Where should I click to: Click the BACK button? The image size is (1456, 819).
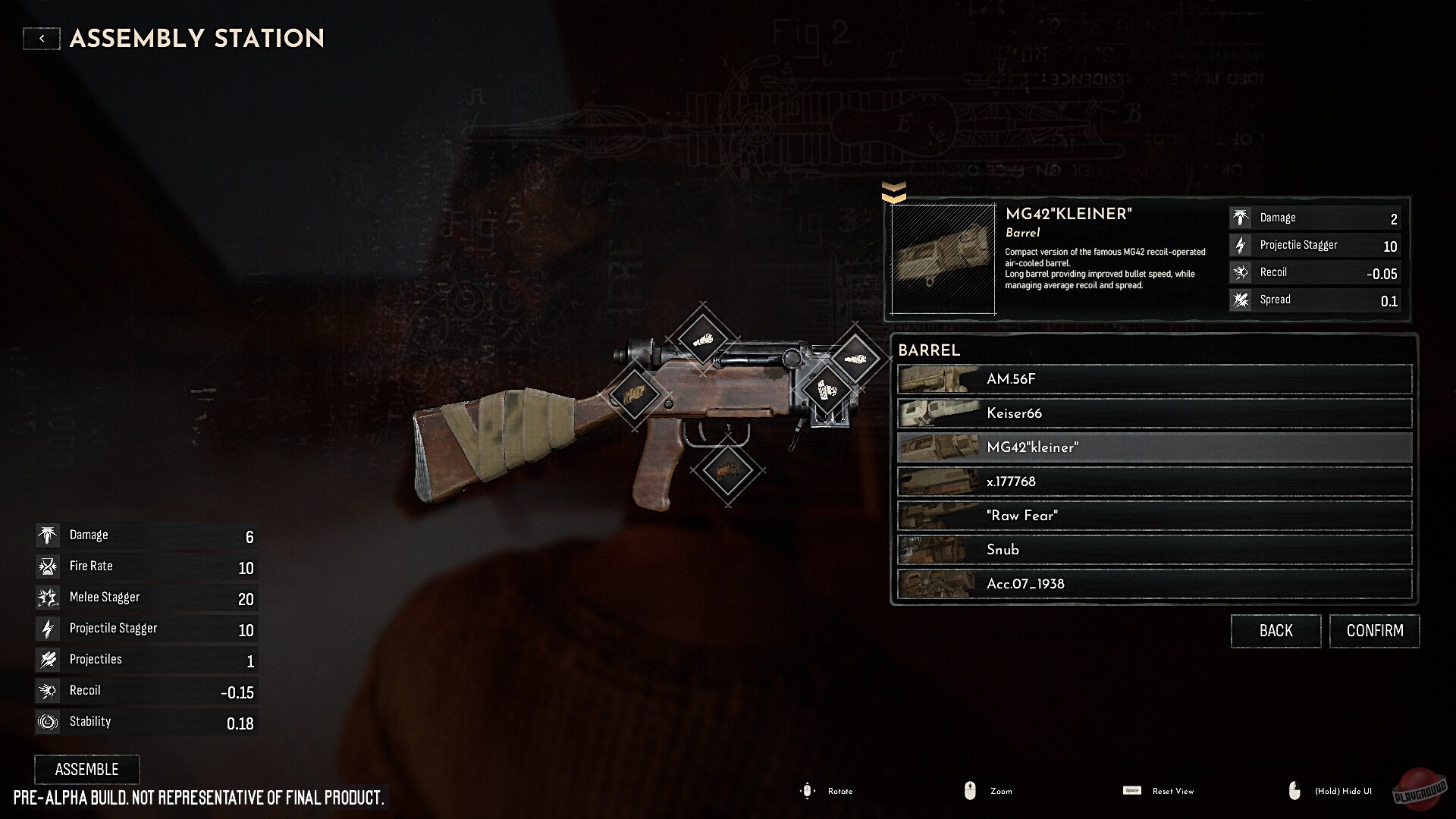click(x=1276, y=631)
